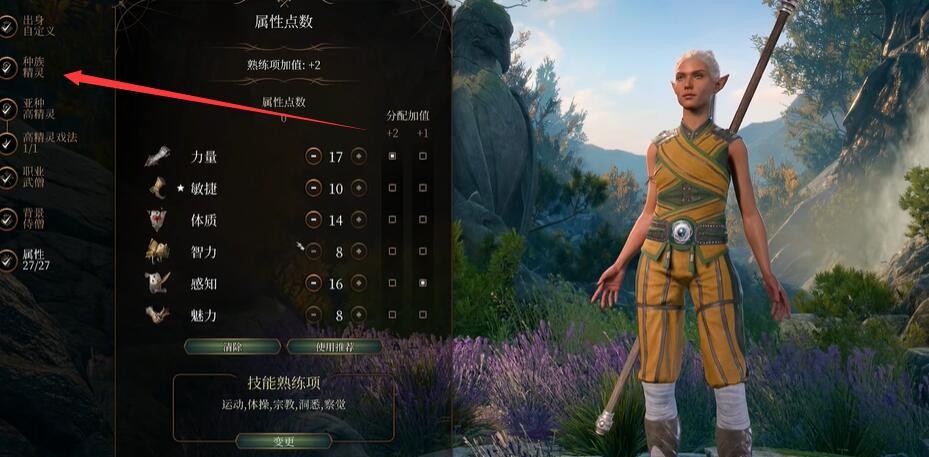
Task: Select the 属性 27/27 abilities section
Action: (x=9, y=260)
